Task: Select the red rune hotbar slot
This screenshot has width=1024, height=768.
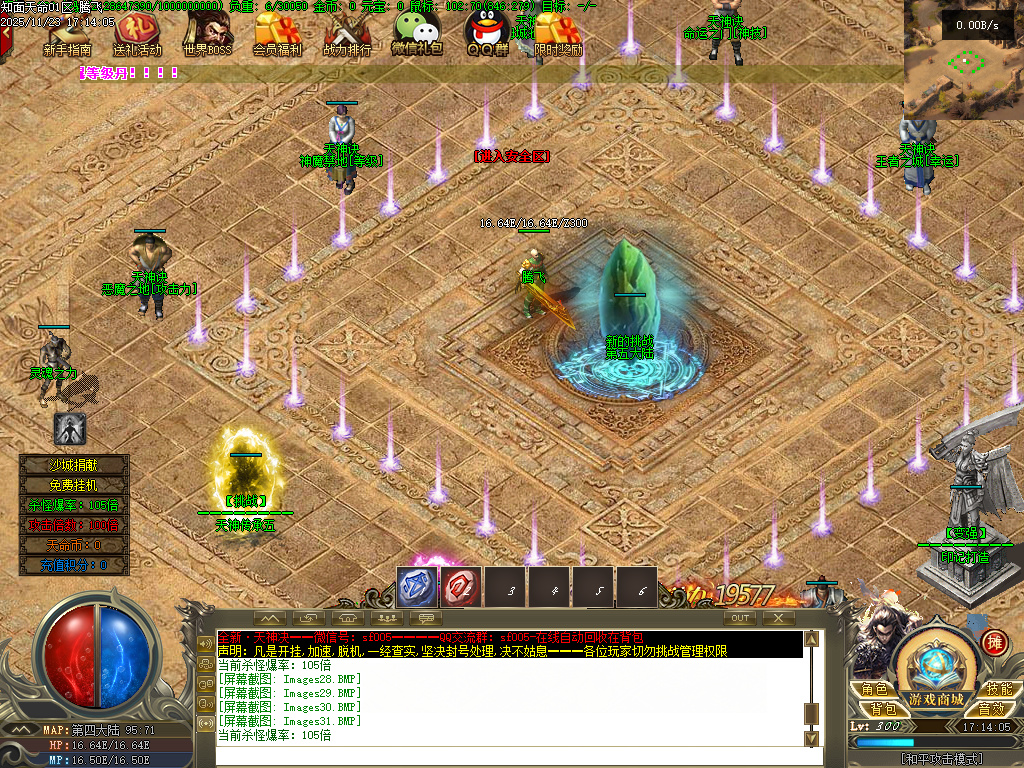Action: click(x=461, y=588)
